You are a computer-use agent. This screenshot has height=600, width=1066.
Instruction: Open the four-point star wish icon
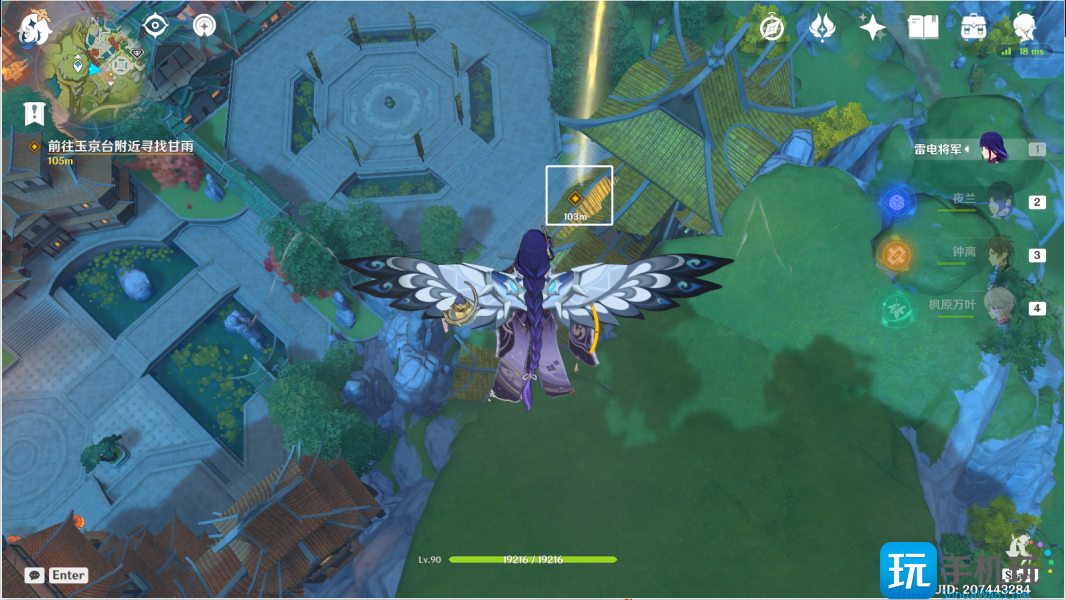pyautogui.click(x=872, y=28)
